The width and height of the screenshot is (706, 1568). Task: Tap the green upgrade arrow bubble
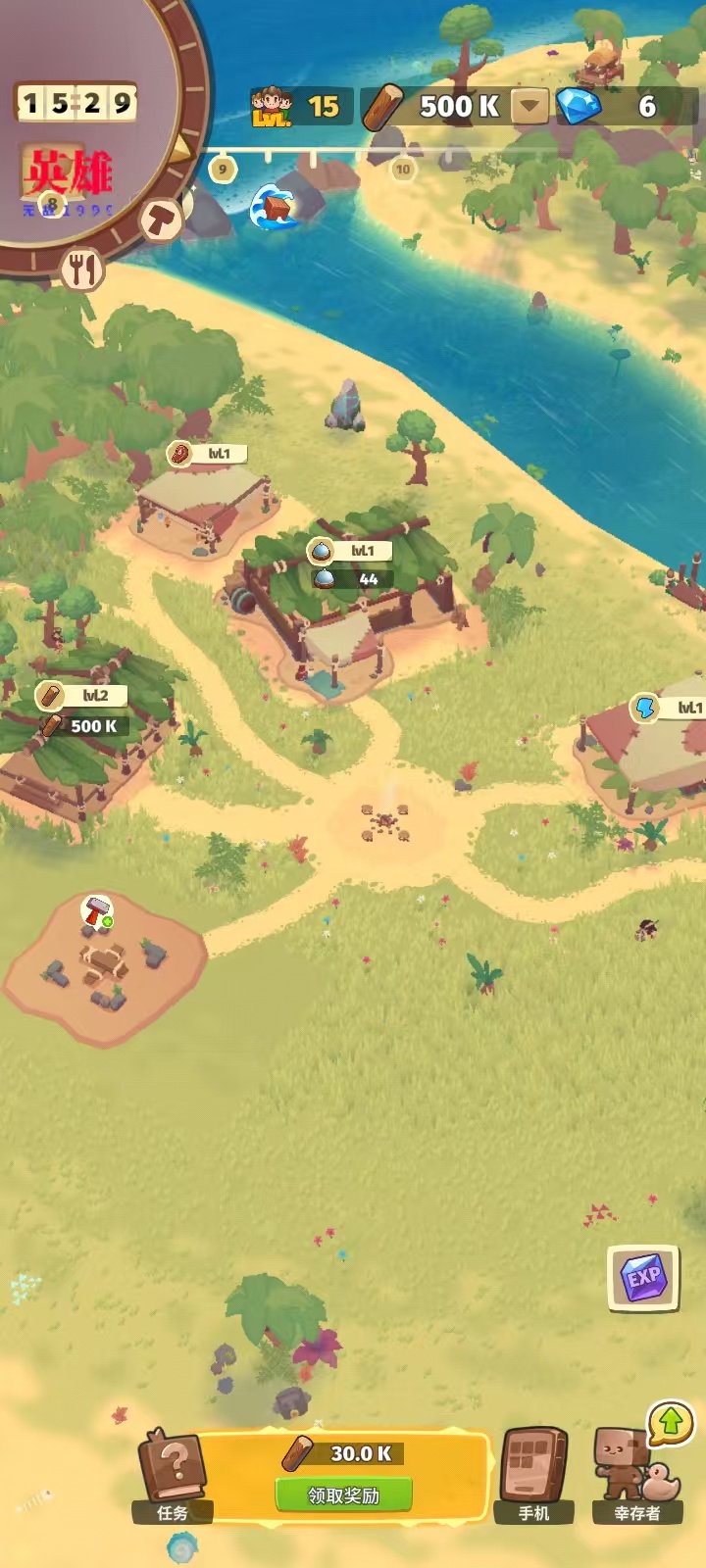[x=671, y=1421]
